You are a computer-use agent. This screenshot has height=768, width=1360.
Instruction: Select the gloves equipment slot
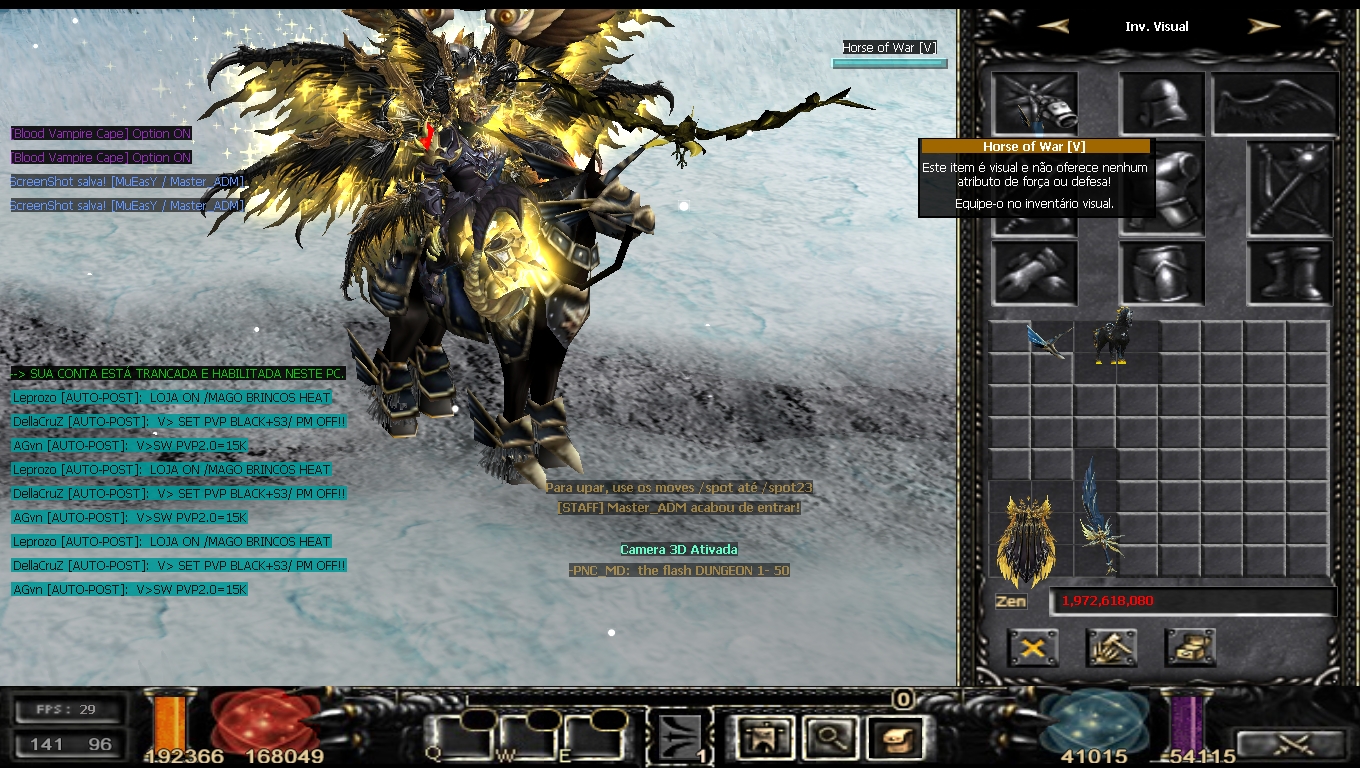(1034, 273)
